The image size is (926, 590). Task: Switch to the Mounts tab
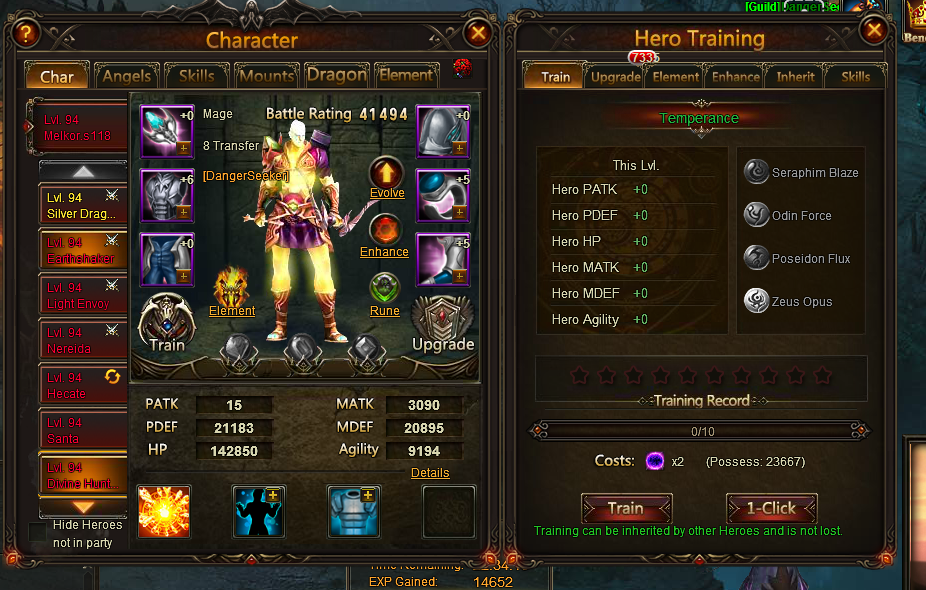[x=267, y=76]
